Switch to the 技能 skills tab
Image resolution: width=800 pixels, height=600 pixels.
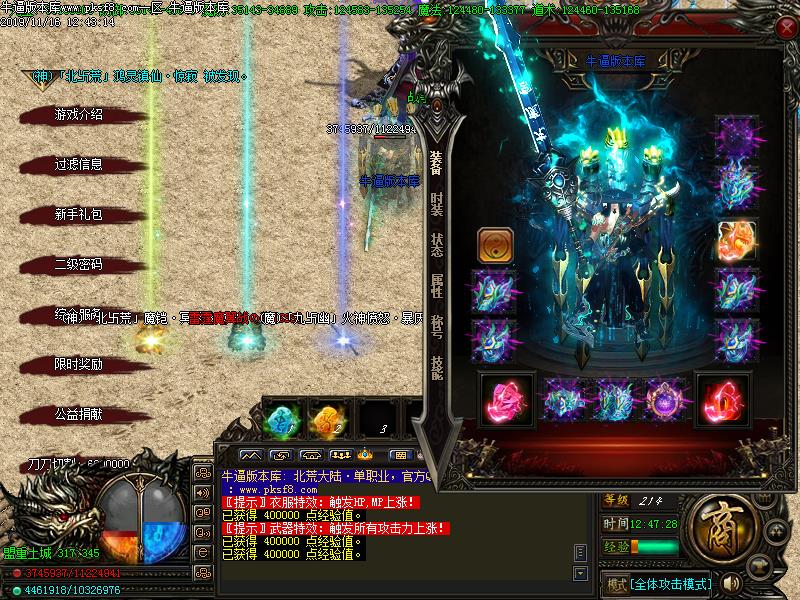436,368
